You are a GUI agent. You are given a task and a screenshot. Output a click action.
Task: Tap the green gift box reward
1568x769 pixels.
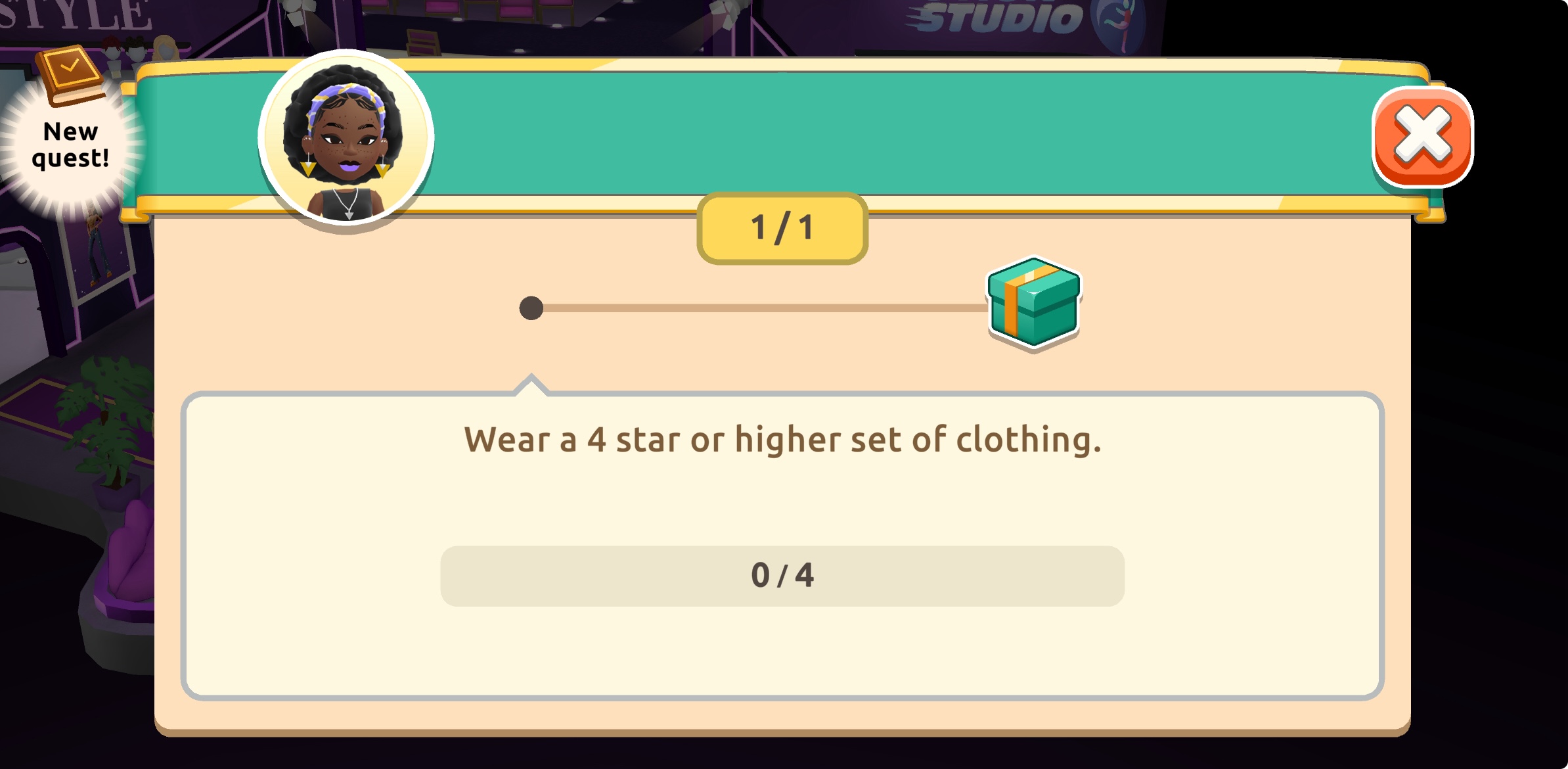1034,302
